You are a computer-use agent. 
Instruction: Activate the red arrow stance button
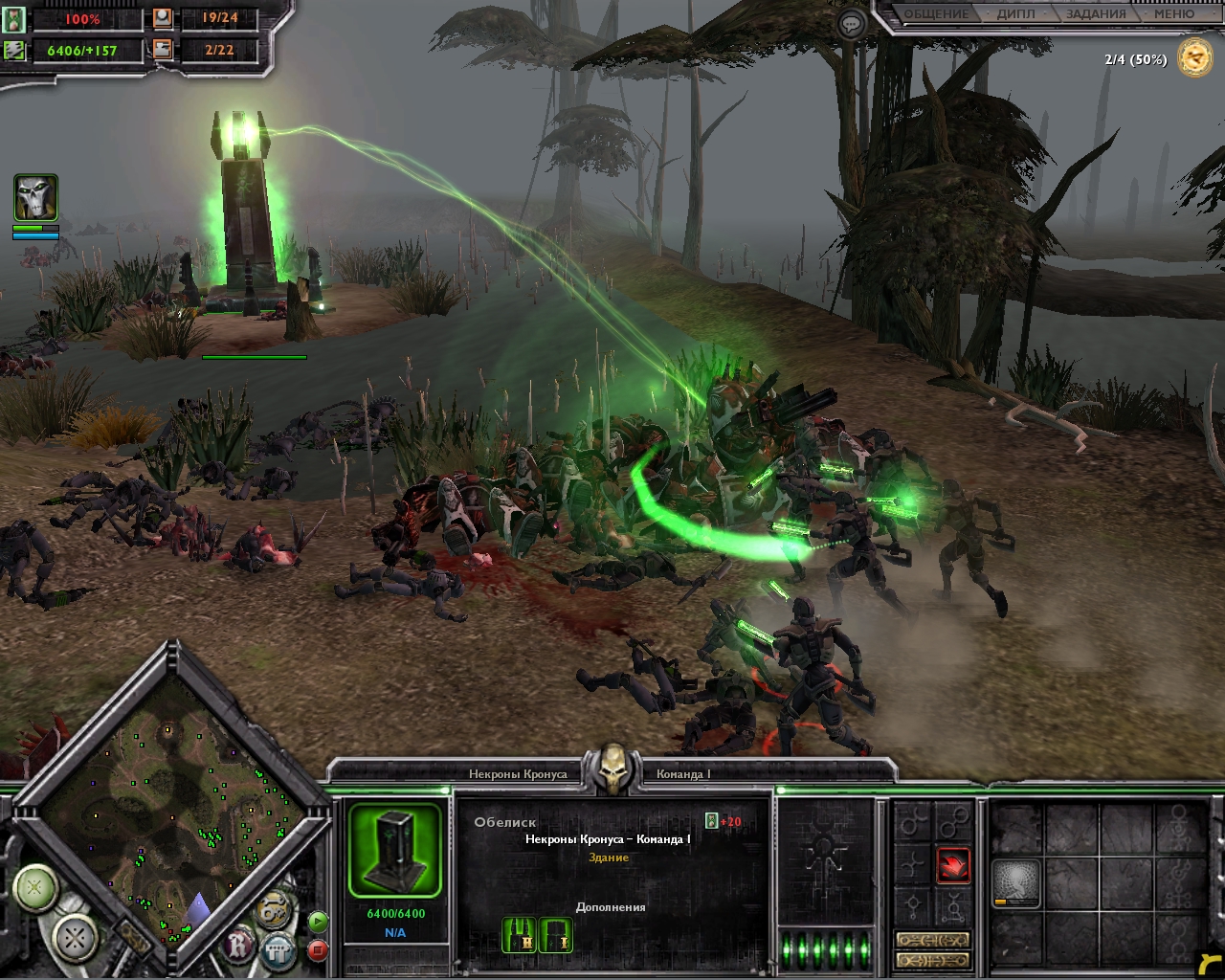pyautogui.click(x=953, y=865)
